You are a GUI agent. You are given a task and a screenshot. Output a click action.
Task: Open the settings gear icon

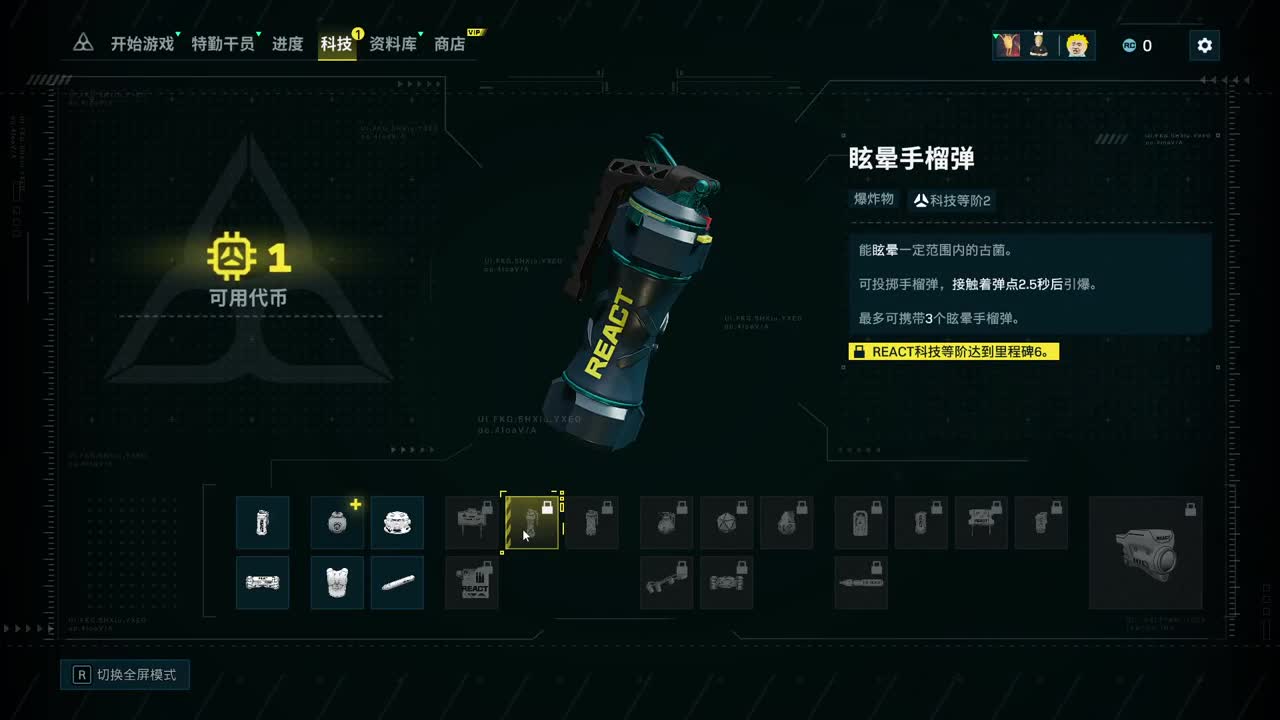[1204, 44]
